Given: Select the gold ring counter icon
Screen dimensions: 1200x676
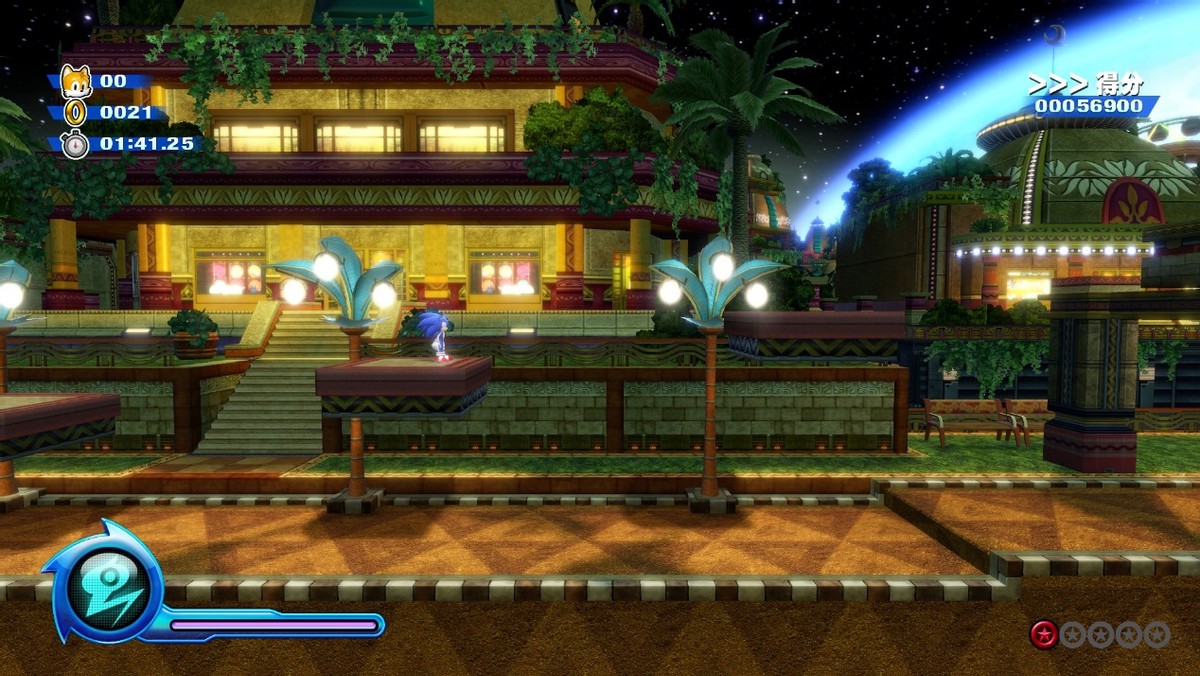Looking at the screenshot, I should click(x=76, y=112).
